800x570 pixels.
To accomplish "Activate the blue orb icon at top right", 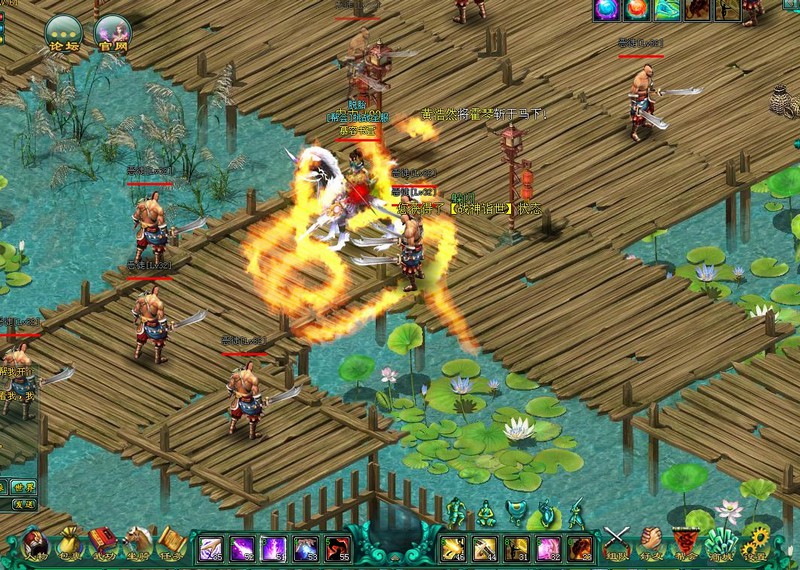I will (607, 10).
